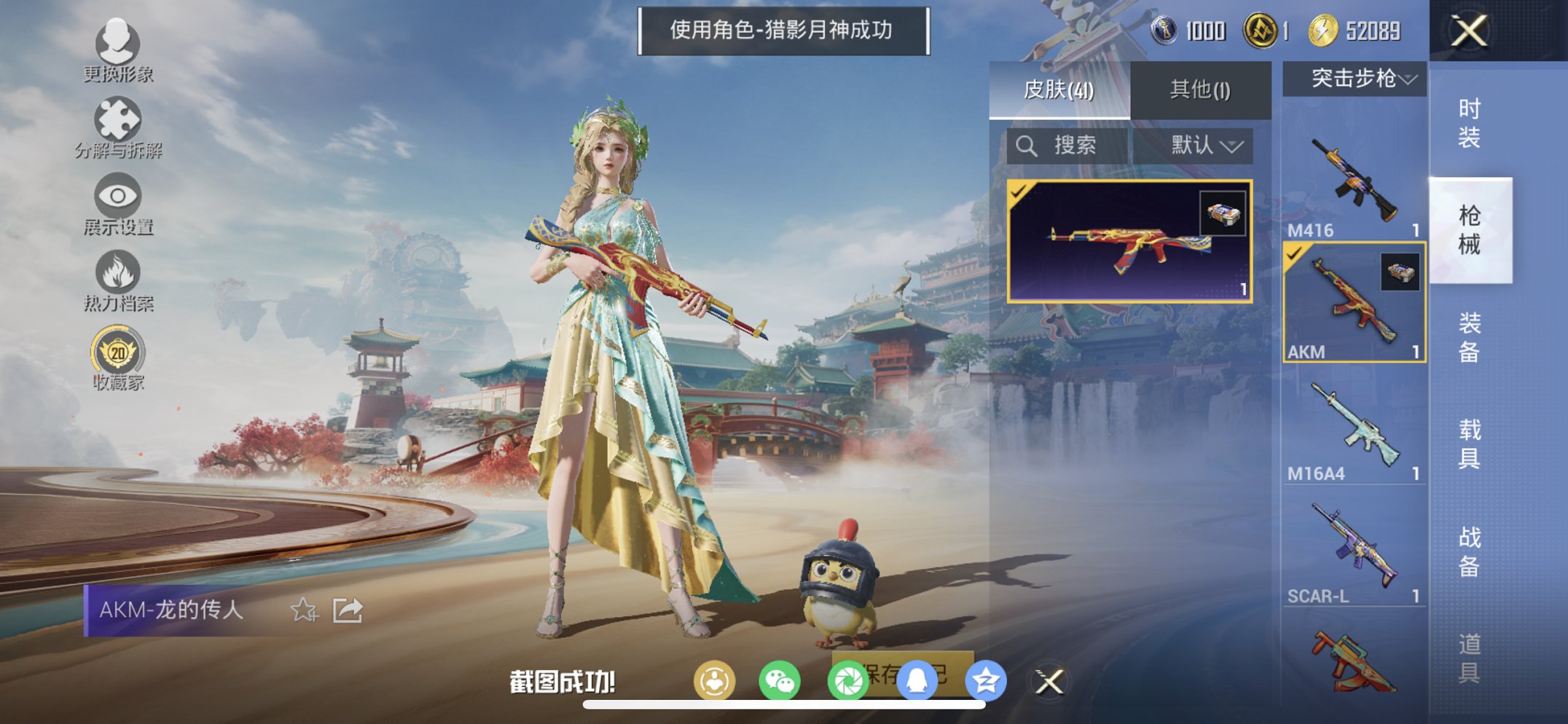
Task: Open the 默认 sorting dropdown
Action: coord(1206,144)
